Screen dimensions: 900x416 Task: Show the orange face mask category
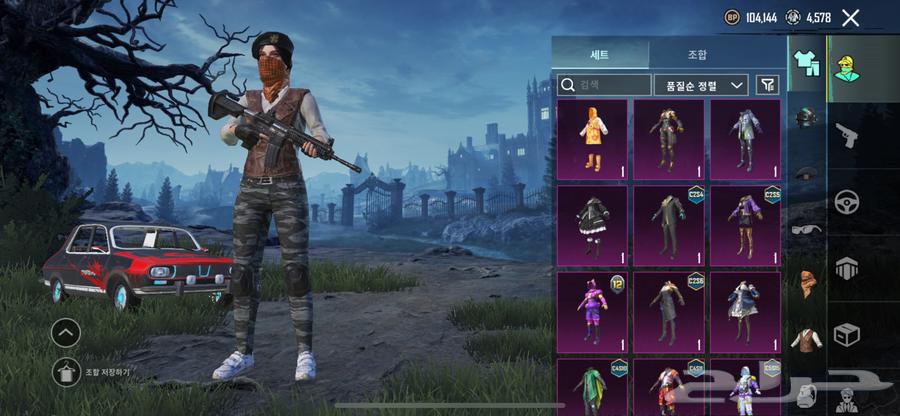pos(807,283)
